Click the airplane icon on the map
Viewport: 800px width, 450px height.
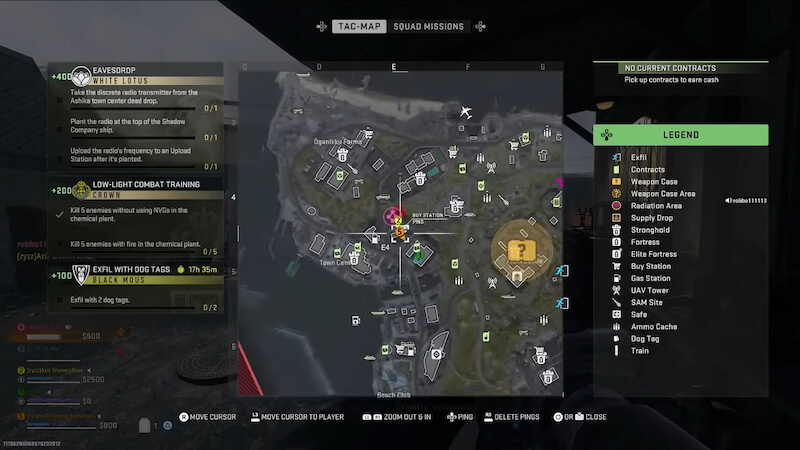pos(466,111)
